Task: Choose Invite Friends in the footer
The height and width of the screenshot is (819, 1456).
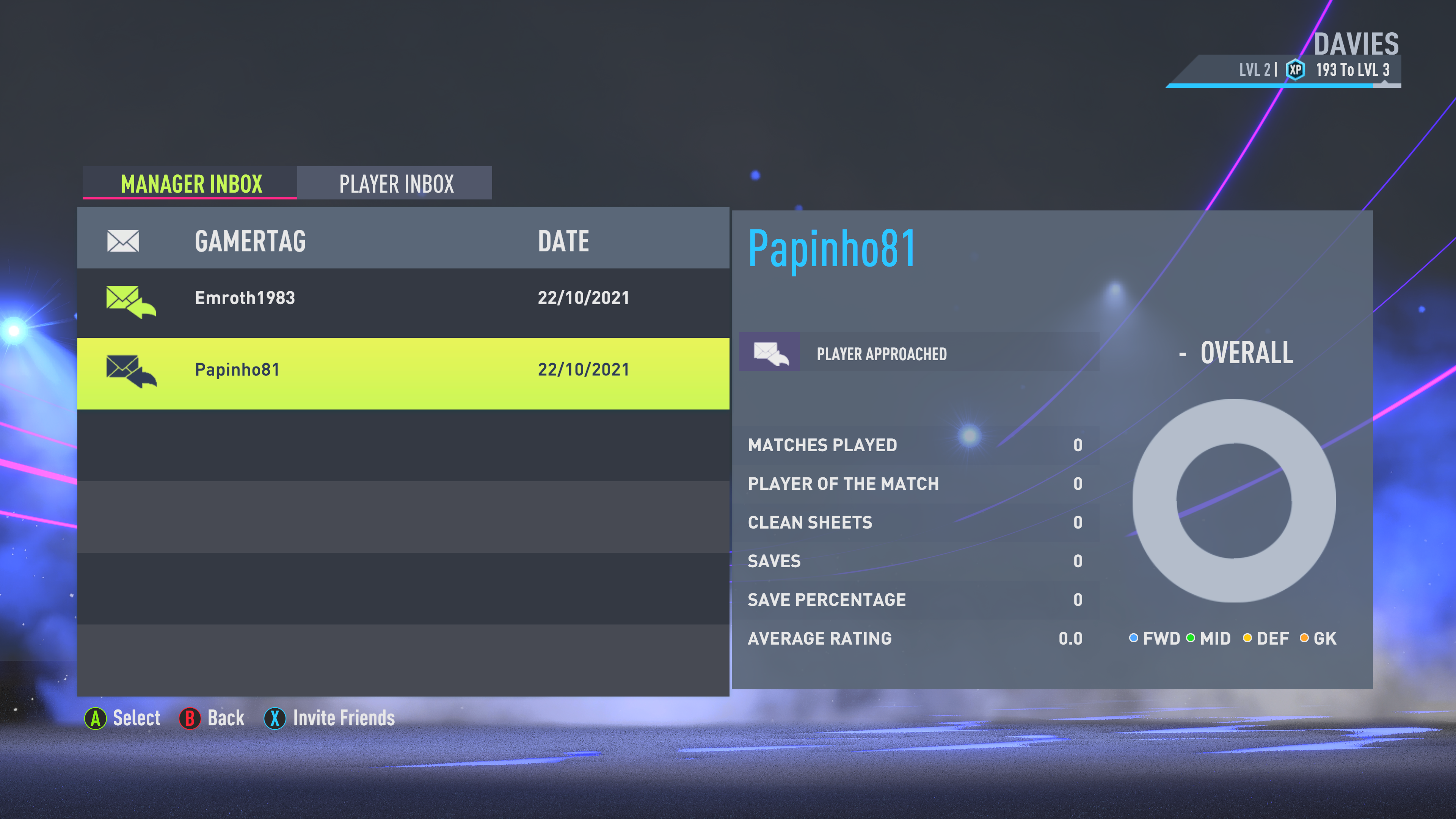Action: (x=329, y=718)
